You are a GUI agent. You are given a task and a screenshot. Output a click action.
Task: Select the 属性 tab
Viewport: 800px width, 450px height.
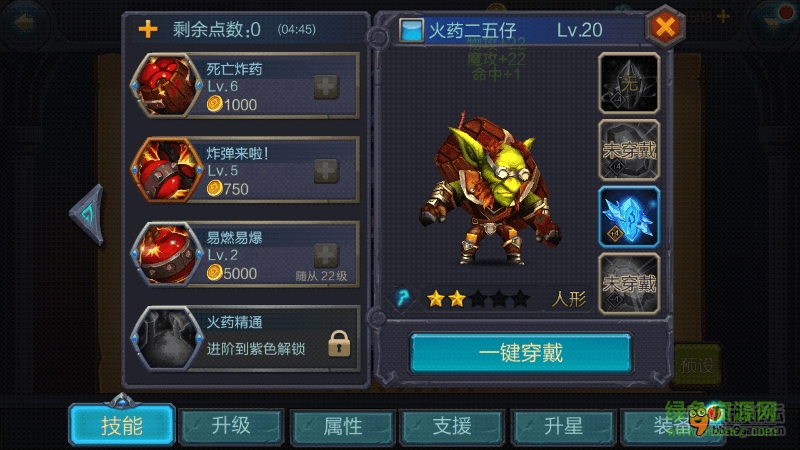[342, 425]
